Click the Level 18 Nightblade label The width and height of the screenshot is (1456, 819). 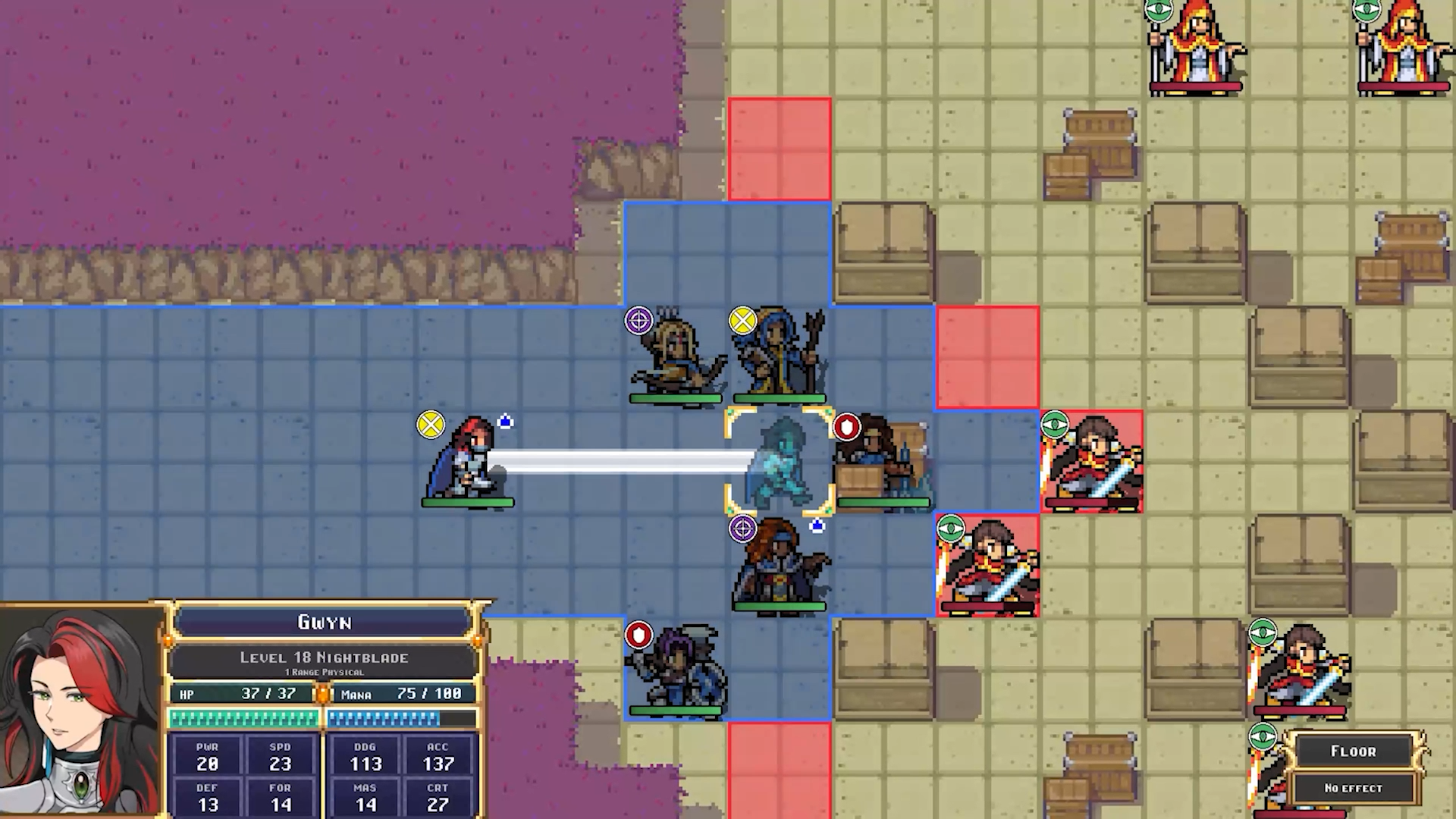[x=326, y=657]
